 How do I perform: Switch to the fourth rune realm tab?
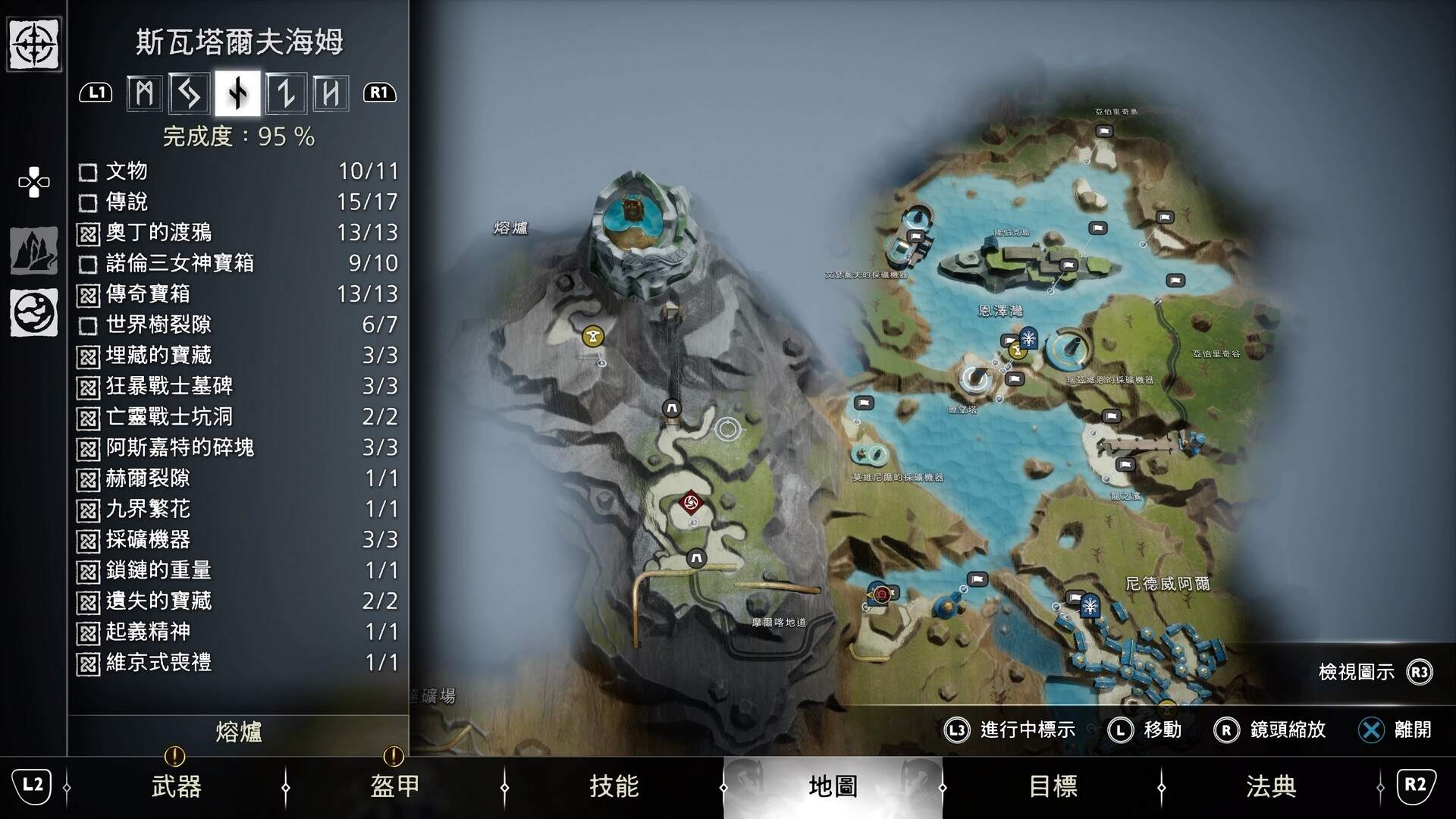click(287, 93)
